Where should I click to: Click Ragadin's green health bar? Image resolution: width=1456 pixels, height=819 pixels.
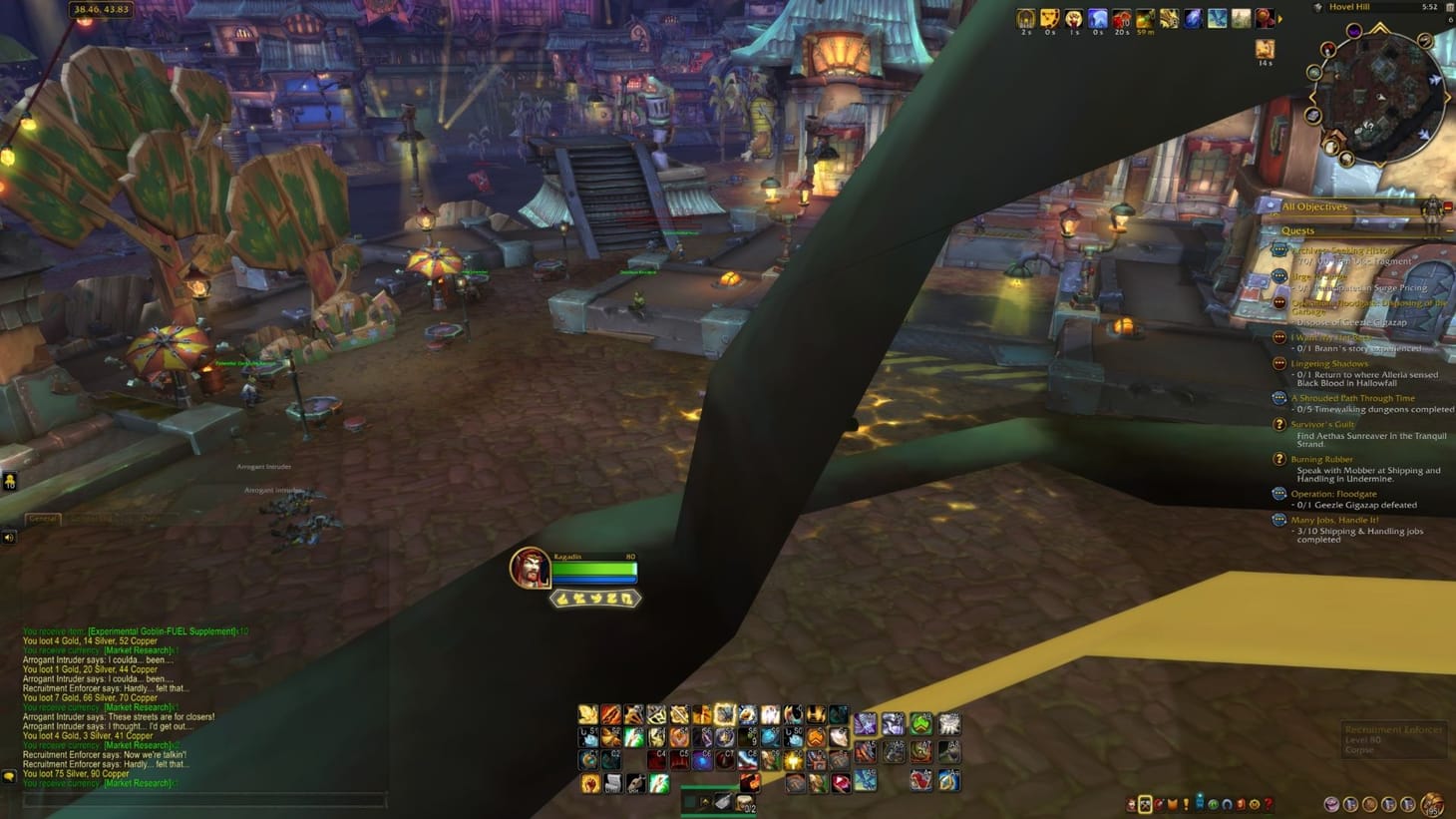[x=595, y=567]
